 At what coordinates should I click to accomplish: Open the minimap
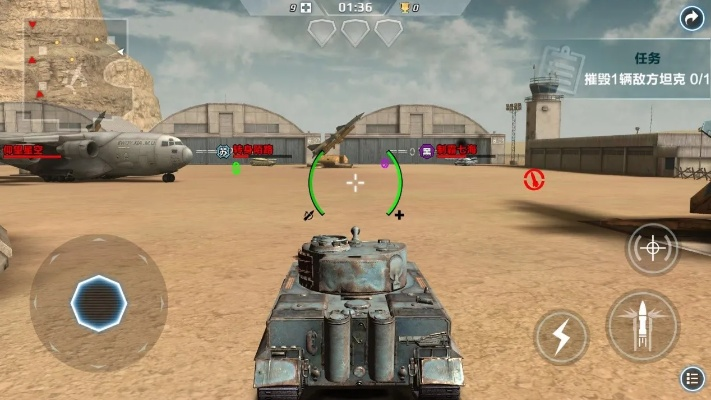67,60
